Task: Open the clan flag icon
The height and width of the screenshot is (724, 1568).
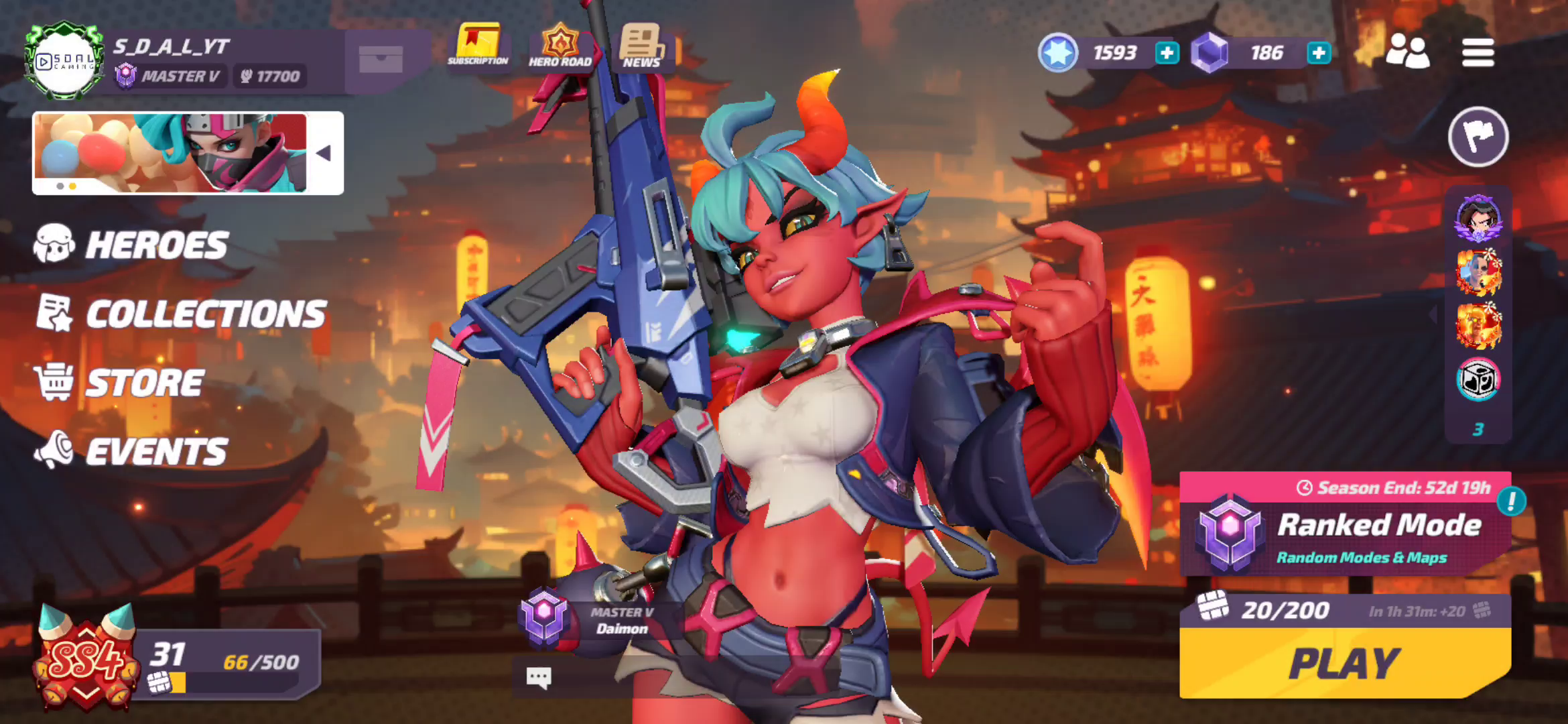Action: pyautogui.click(x=1478, y=136)
